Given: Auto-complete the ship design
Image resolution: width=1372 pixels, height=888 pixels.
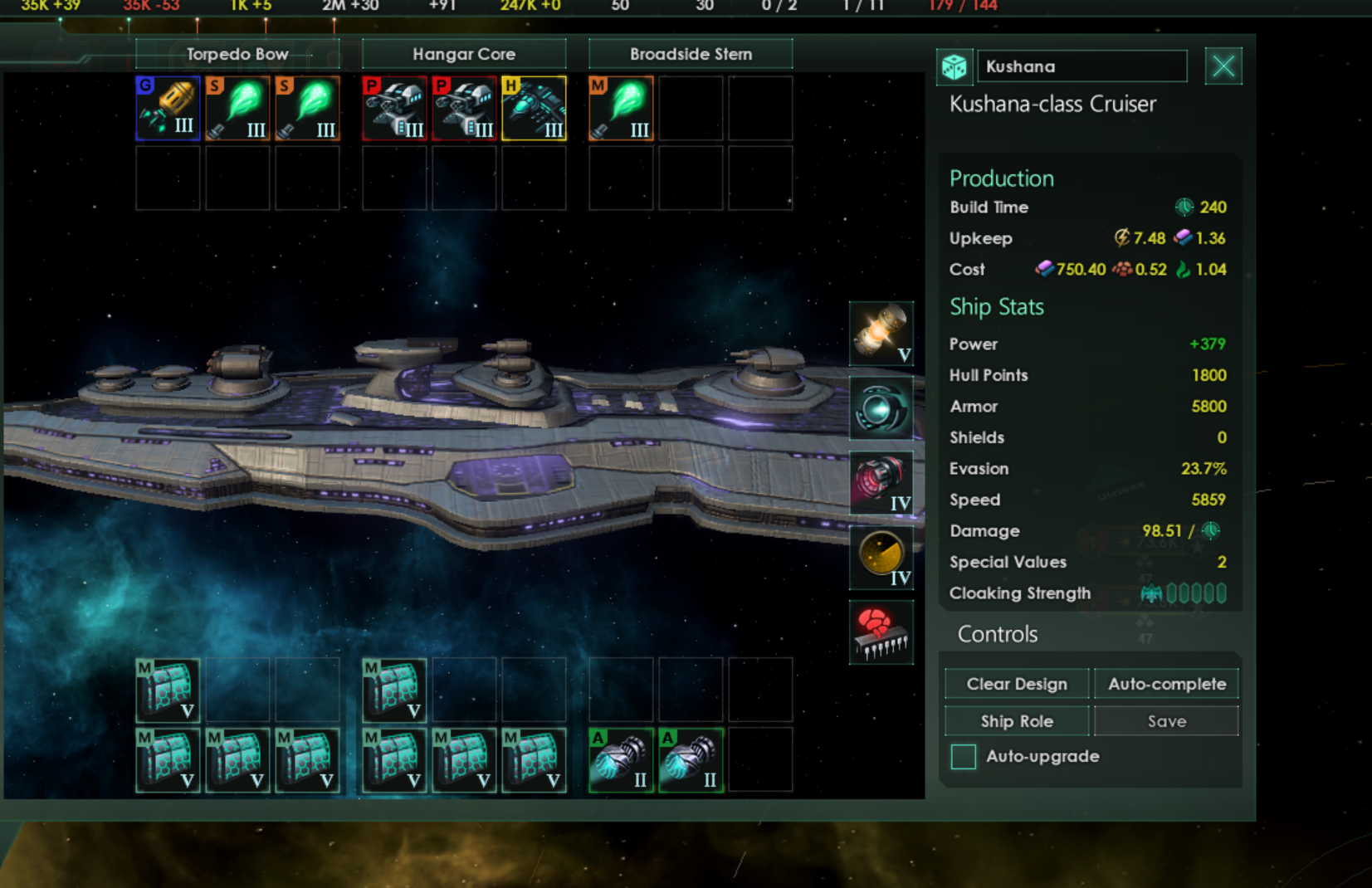Looking at the screenshot, I should tap(1166, 684).
